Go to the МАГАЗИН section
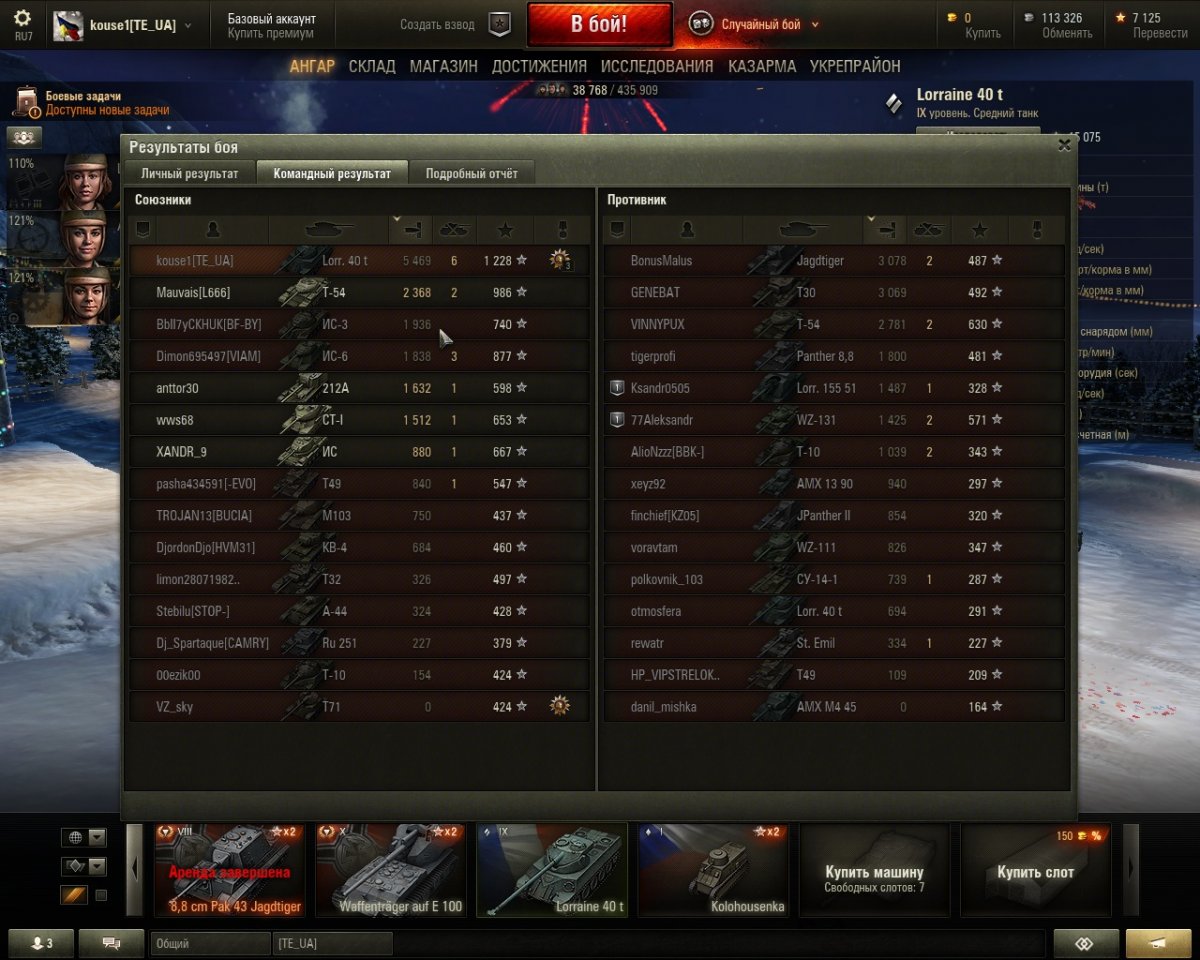 [x=443, y=66]
